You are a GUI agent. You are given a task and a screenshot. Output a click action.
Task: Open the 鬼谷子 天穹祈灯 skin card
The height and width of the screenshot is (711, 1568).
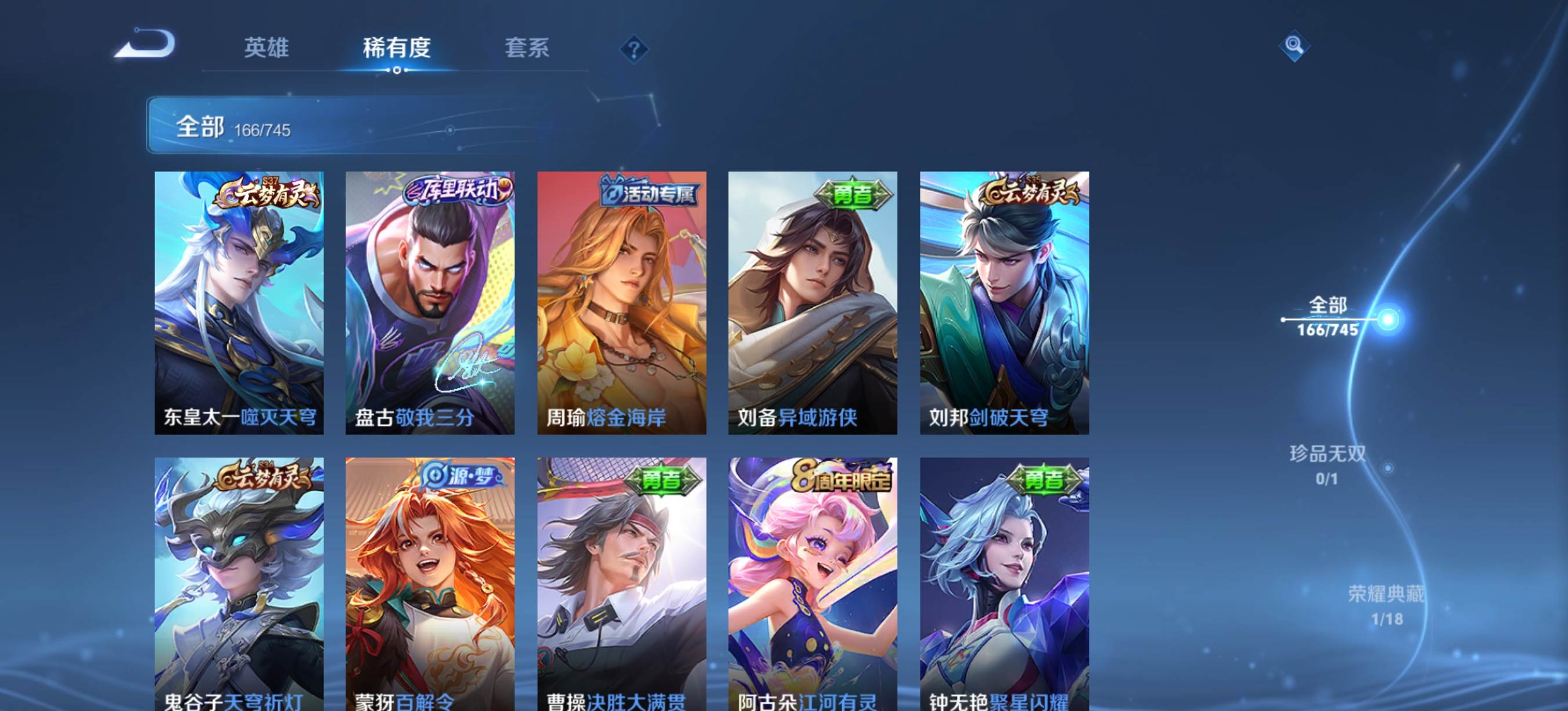click(x=239, y=583)
